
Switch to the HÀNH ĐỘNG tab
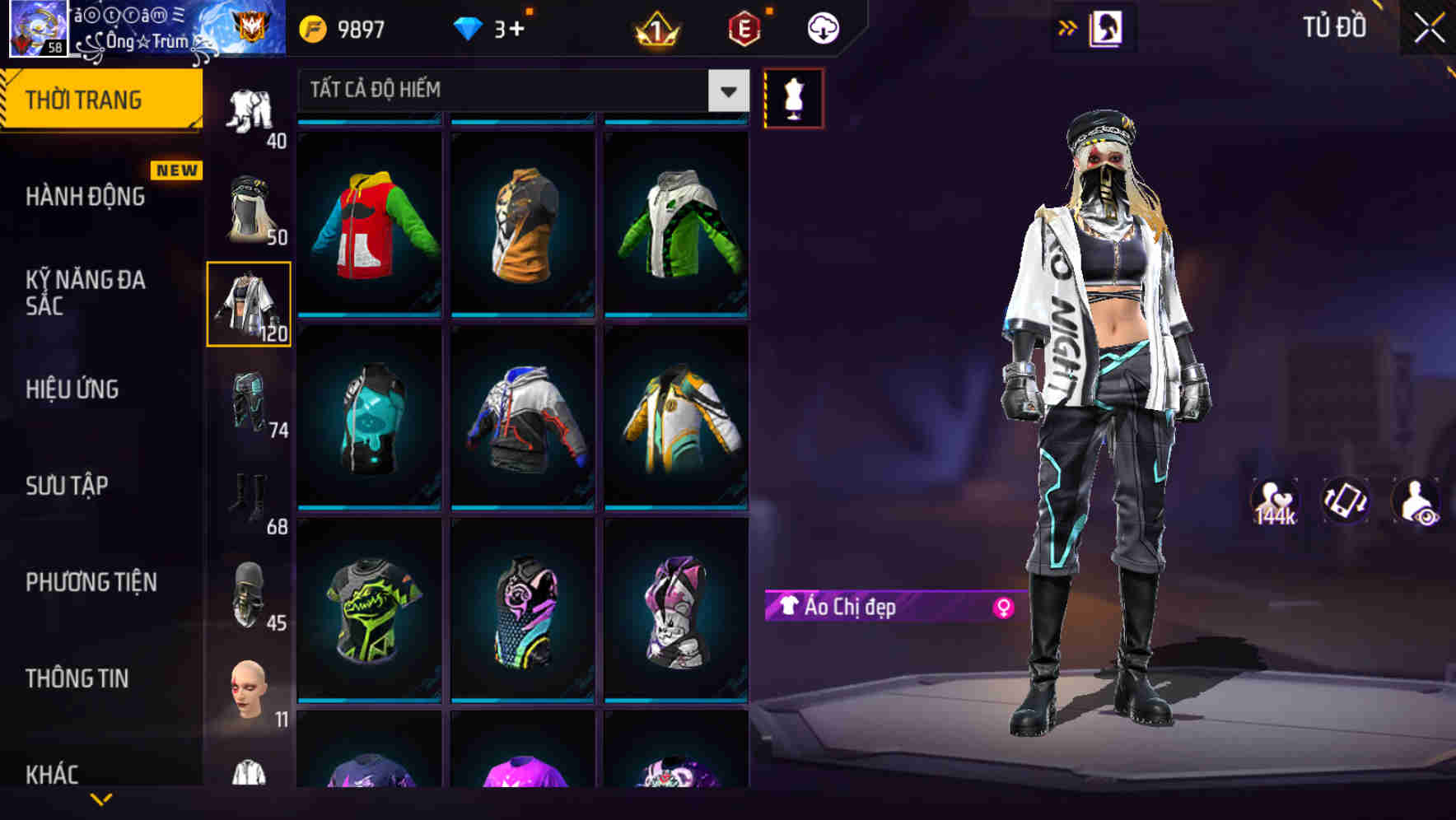(x=85, y=197)
